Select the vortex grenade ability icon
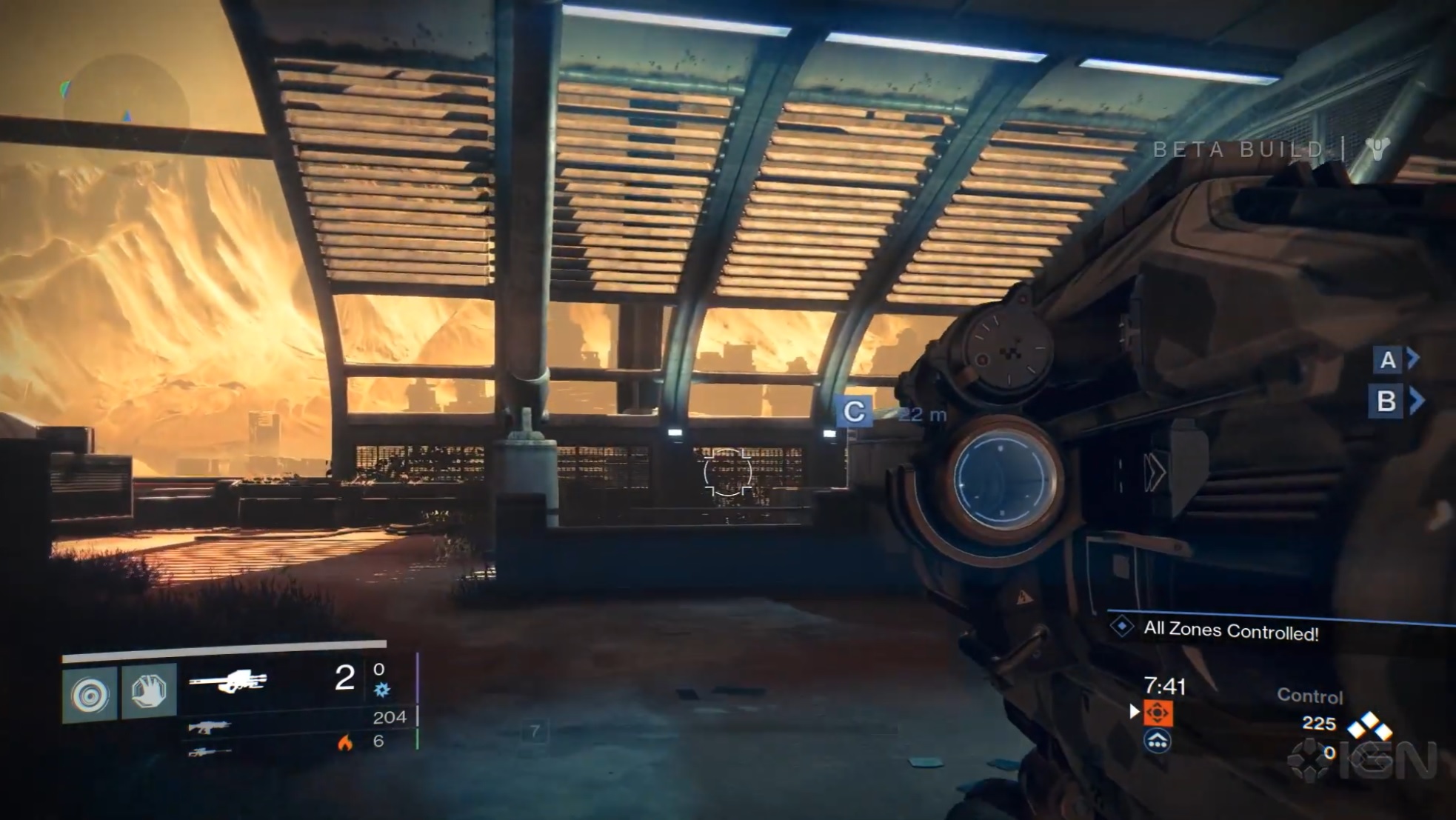This screenshot has height=820, width=1456. (90, 694)
